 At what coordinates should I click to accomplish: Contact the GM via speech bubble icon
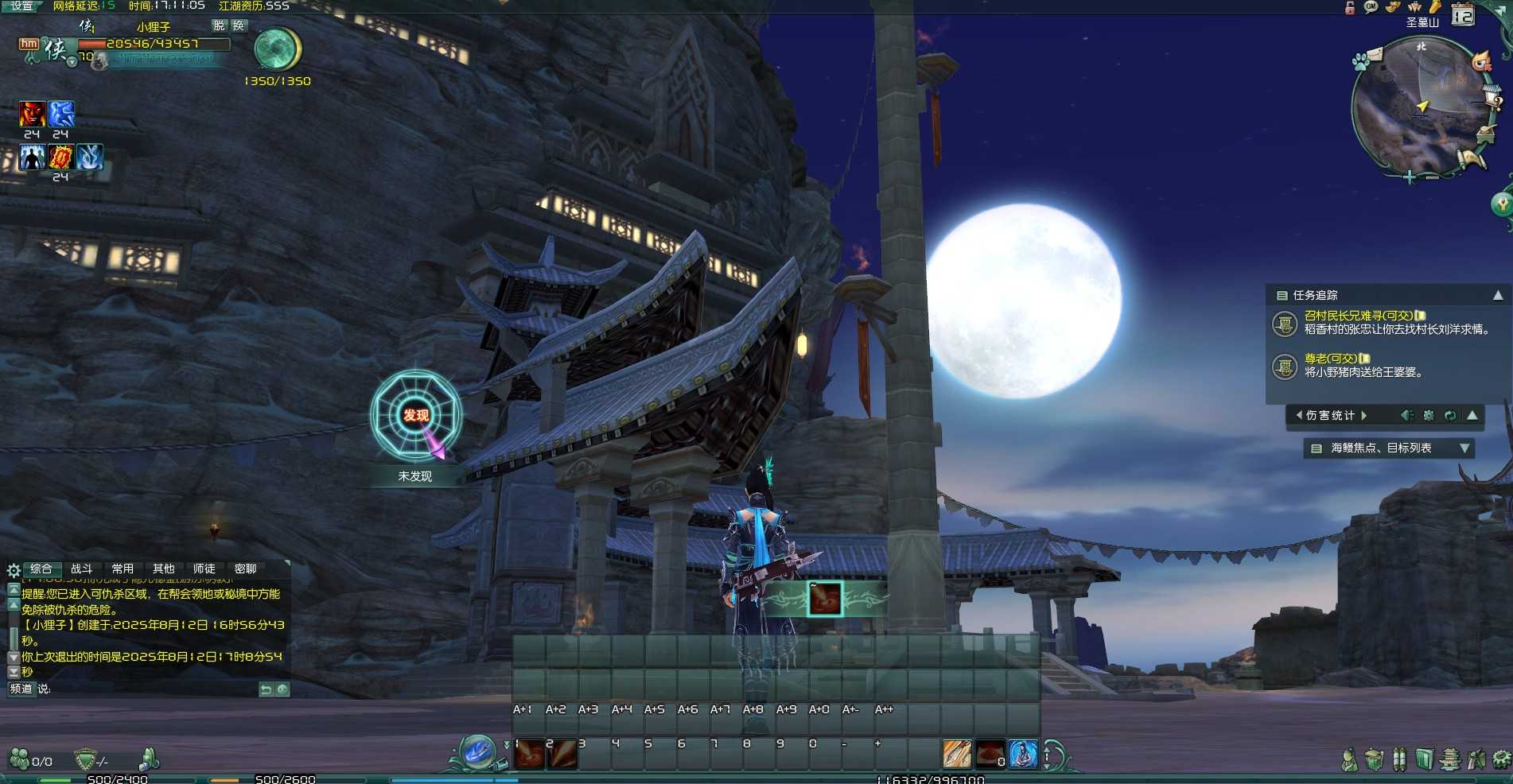click(x=1371, y=7)
